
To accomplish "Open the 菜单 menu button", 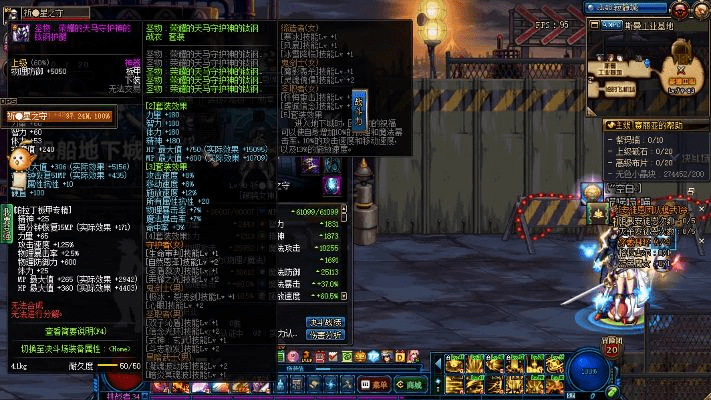I will [x=378, y=384].
